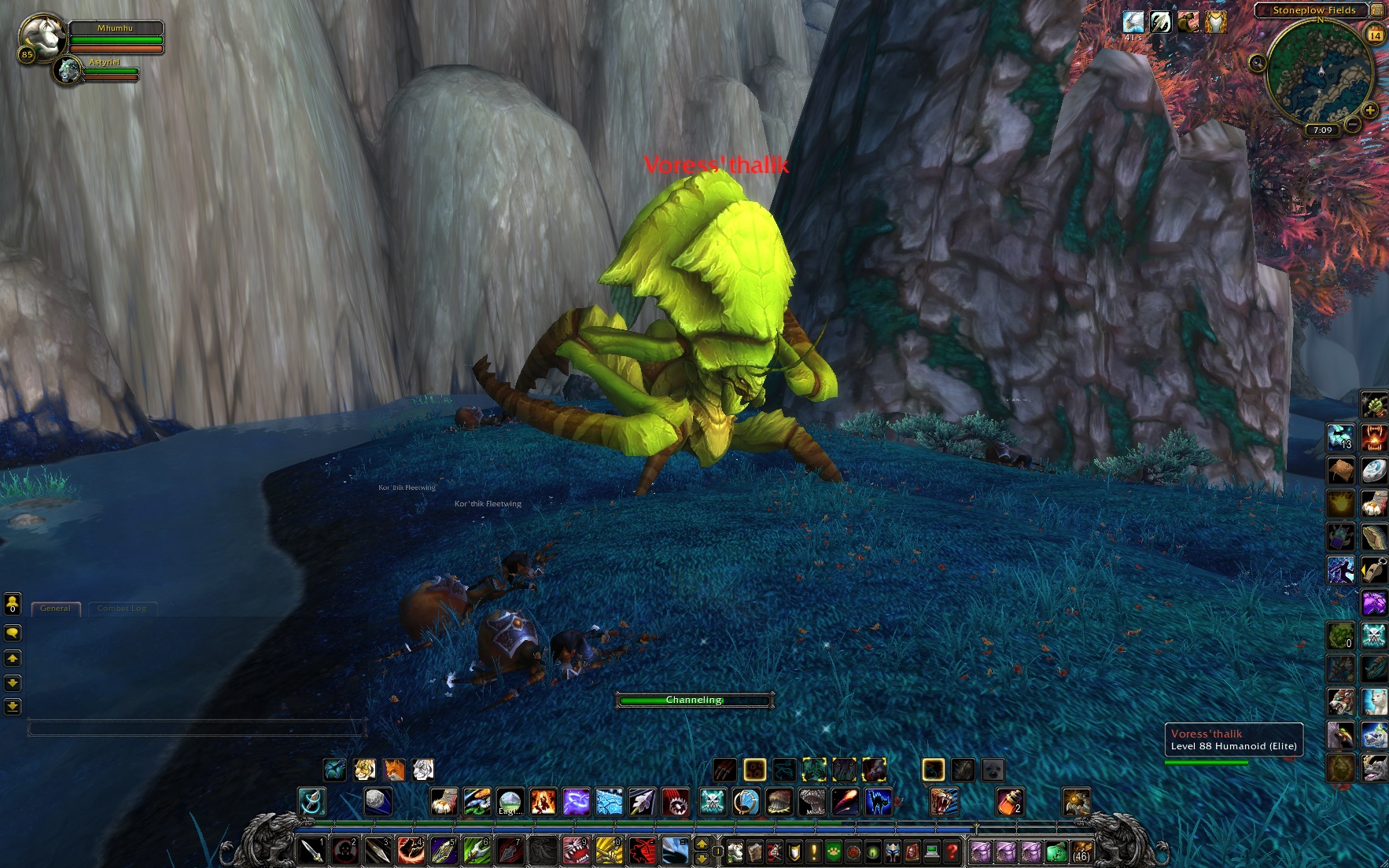Zoom out the minimap with the minus button

point(1353,124)
